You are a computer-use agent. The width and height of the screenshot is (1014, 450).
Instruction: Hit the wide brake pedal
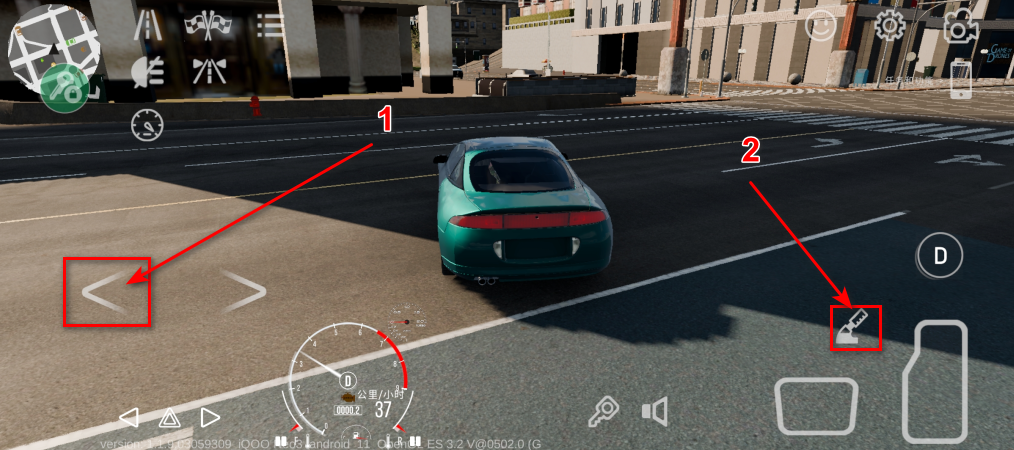(816, 406)
